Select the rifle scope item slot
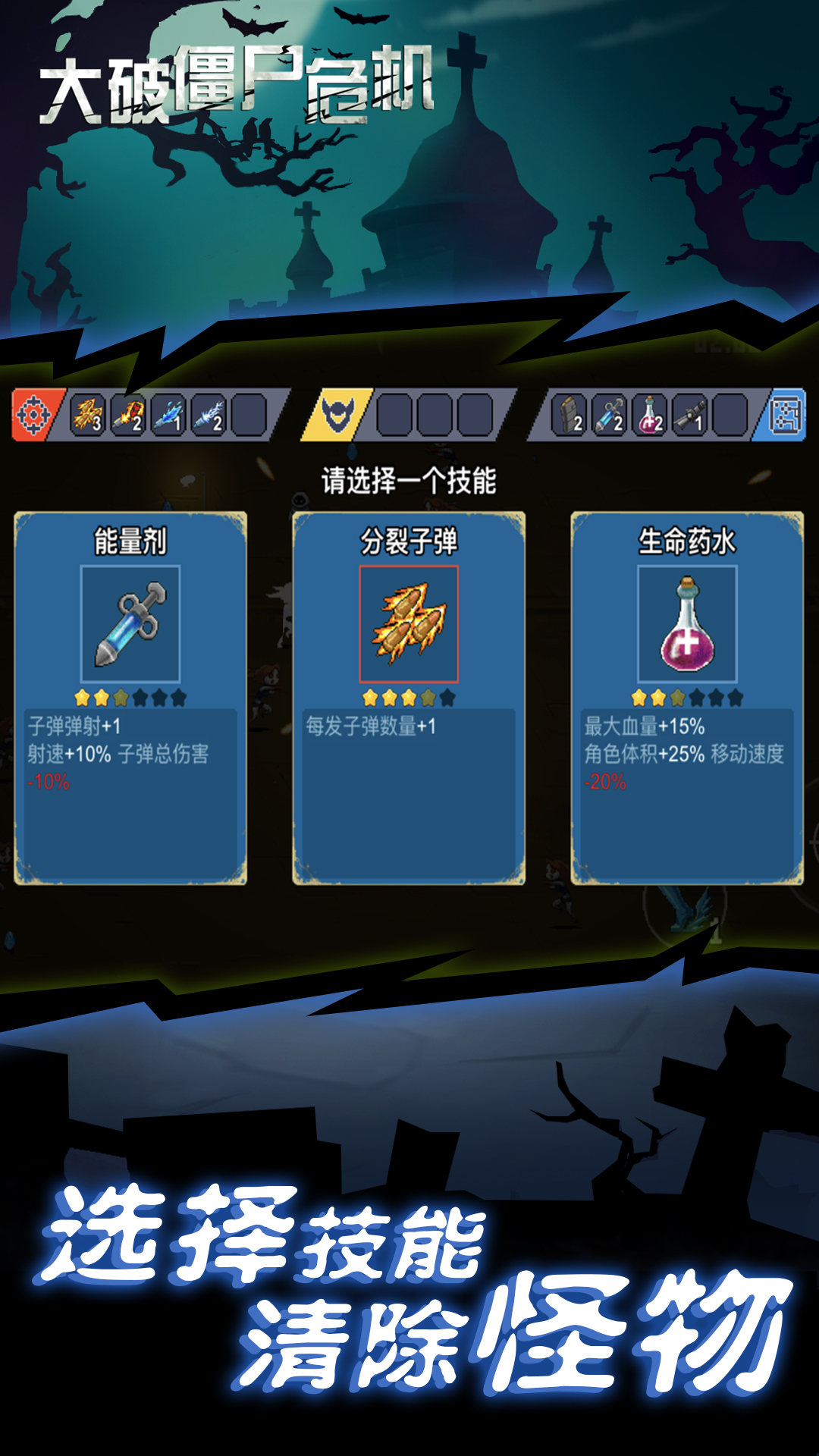The image size is (819, 1456). click(690, 415)
